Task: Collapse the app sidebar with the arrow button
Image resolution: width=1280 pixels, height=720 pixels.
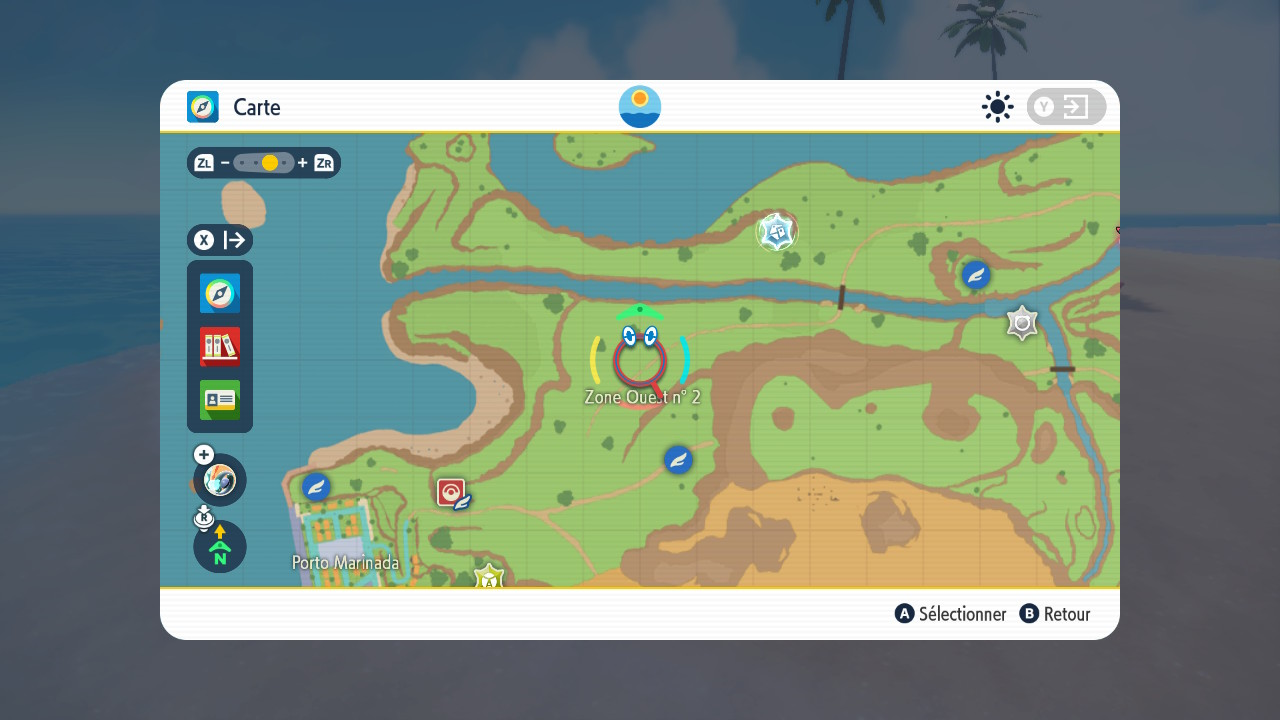Action: [220, 240]
